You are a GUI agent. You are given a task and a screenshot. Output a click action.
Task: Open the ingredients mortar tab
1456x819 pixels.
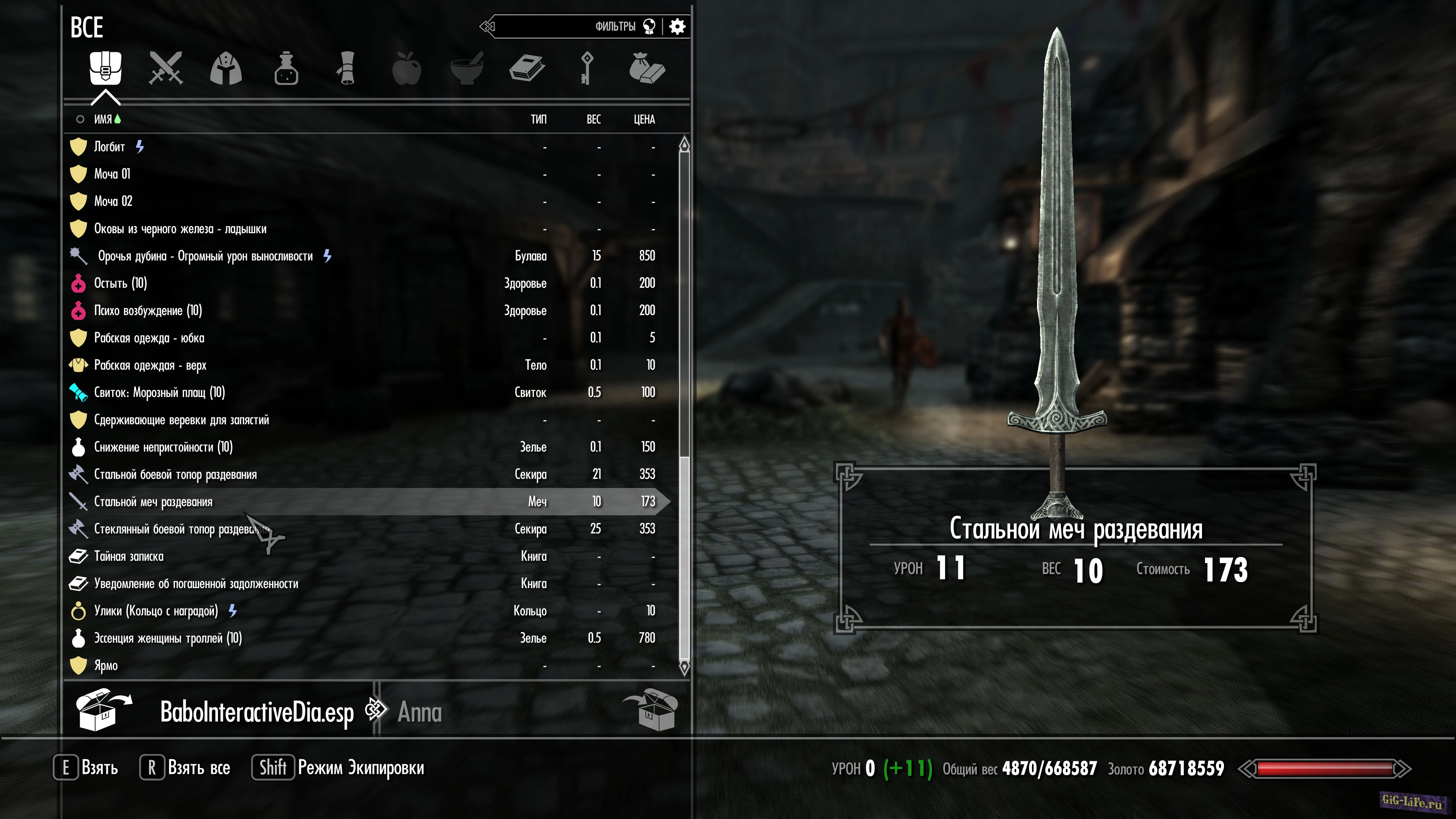(467, 68)
